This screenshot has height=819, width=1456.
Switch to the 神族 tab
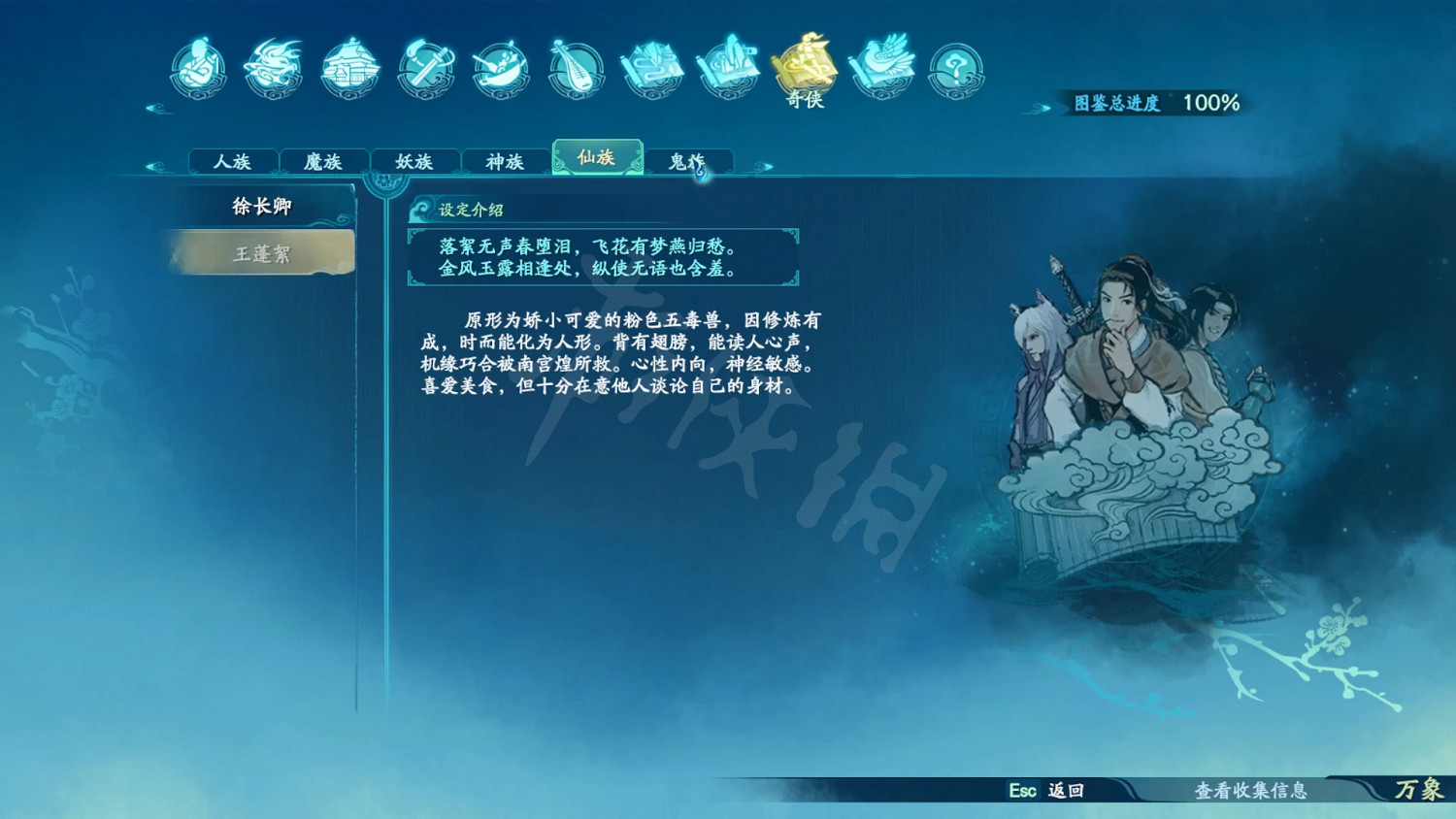[x=506, y=161]
